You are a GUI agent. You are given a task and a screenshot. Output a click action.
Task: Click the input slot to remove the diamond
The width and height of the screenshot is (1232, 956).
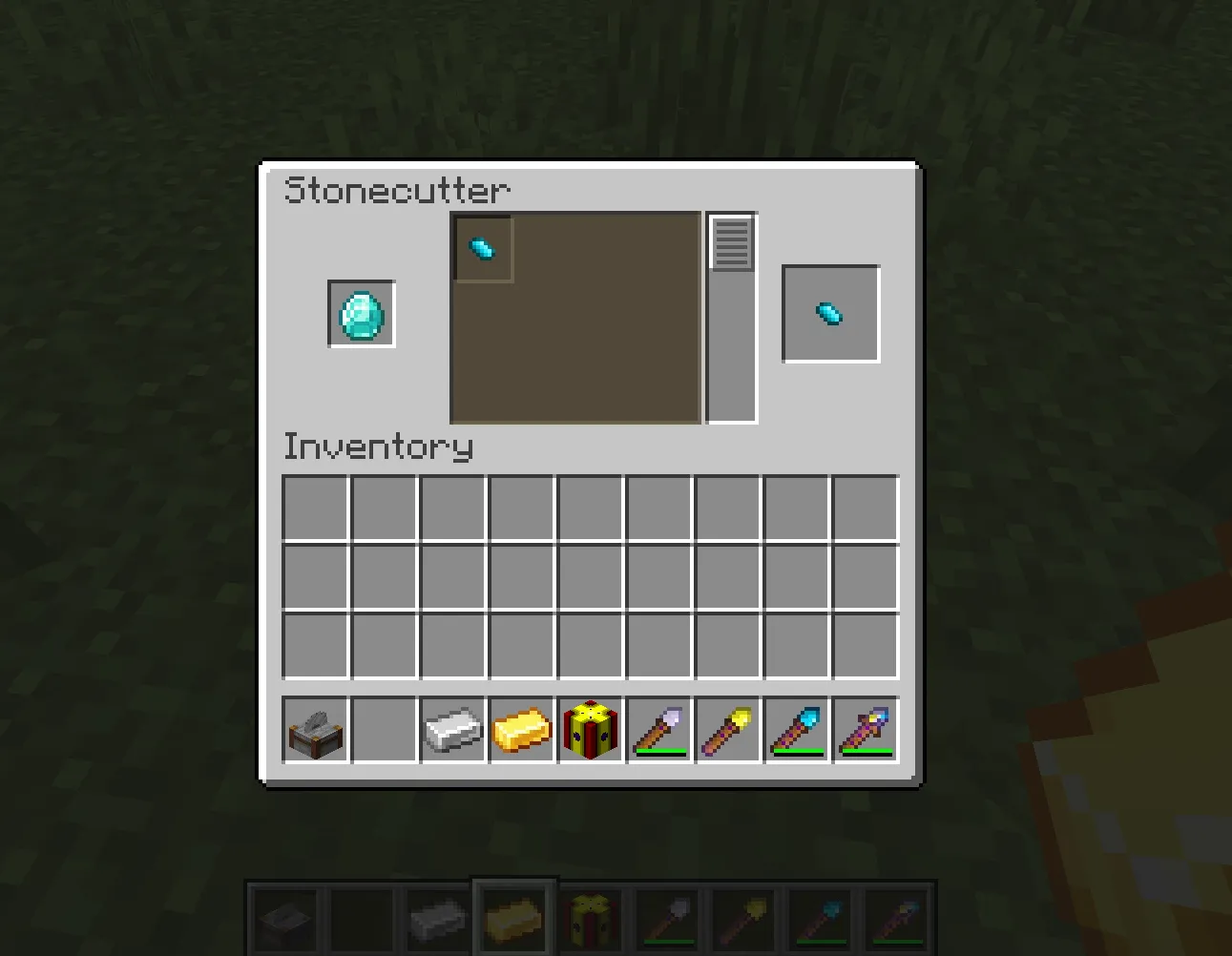[361, 315]
